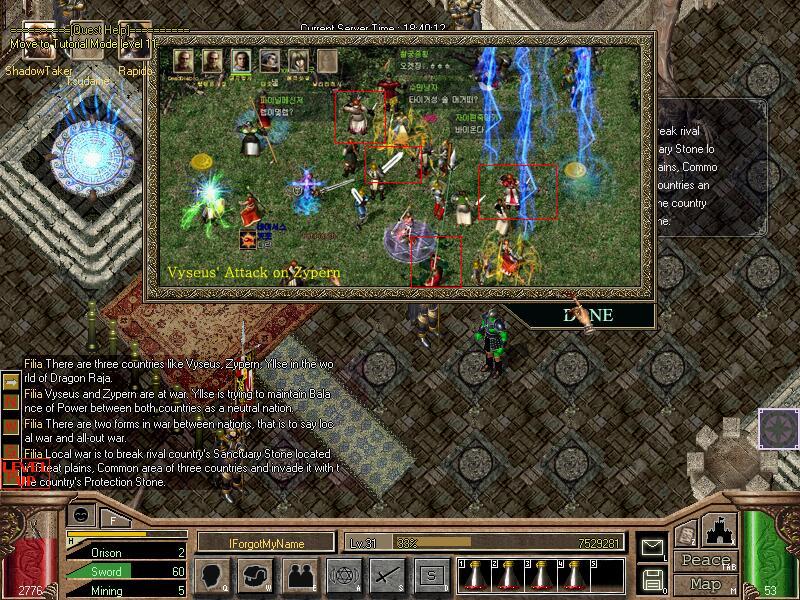800x600 pixels.
Task: Select the Sword skill row
Action: 125,571
